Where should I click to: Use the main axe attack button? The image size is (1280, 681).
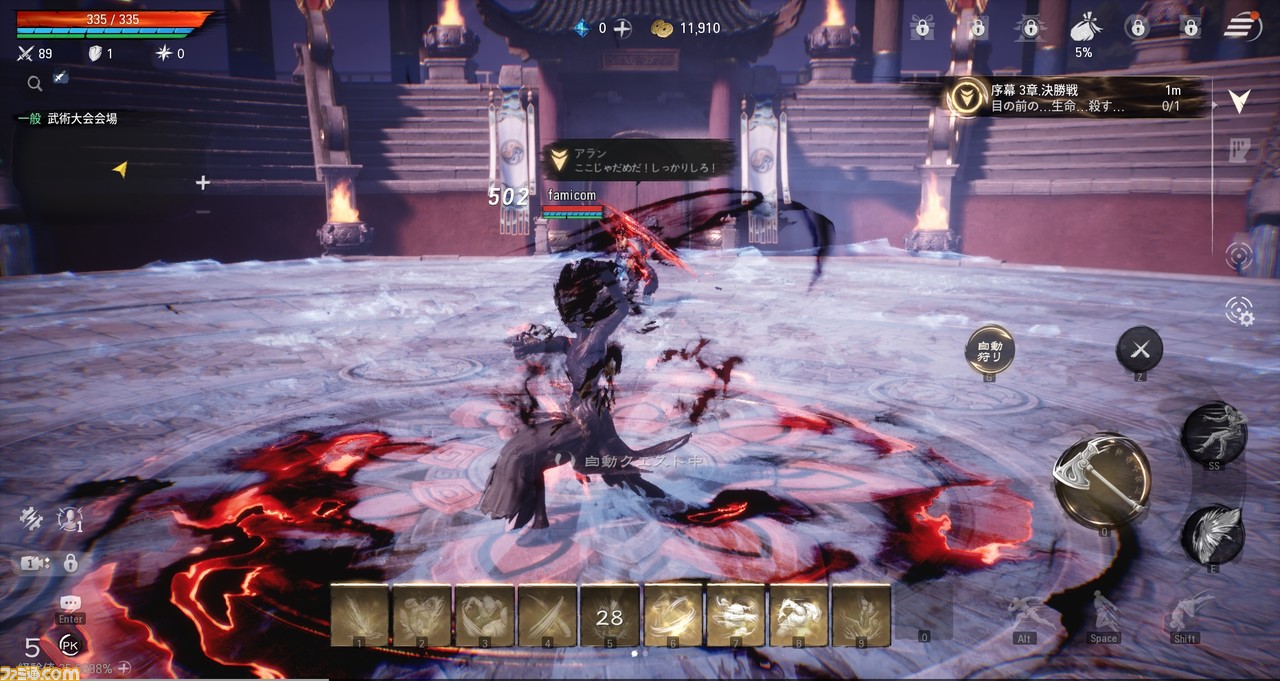[1102, 481]
